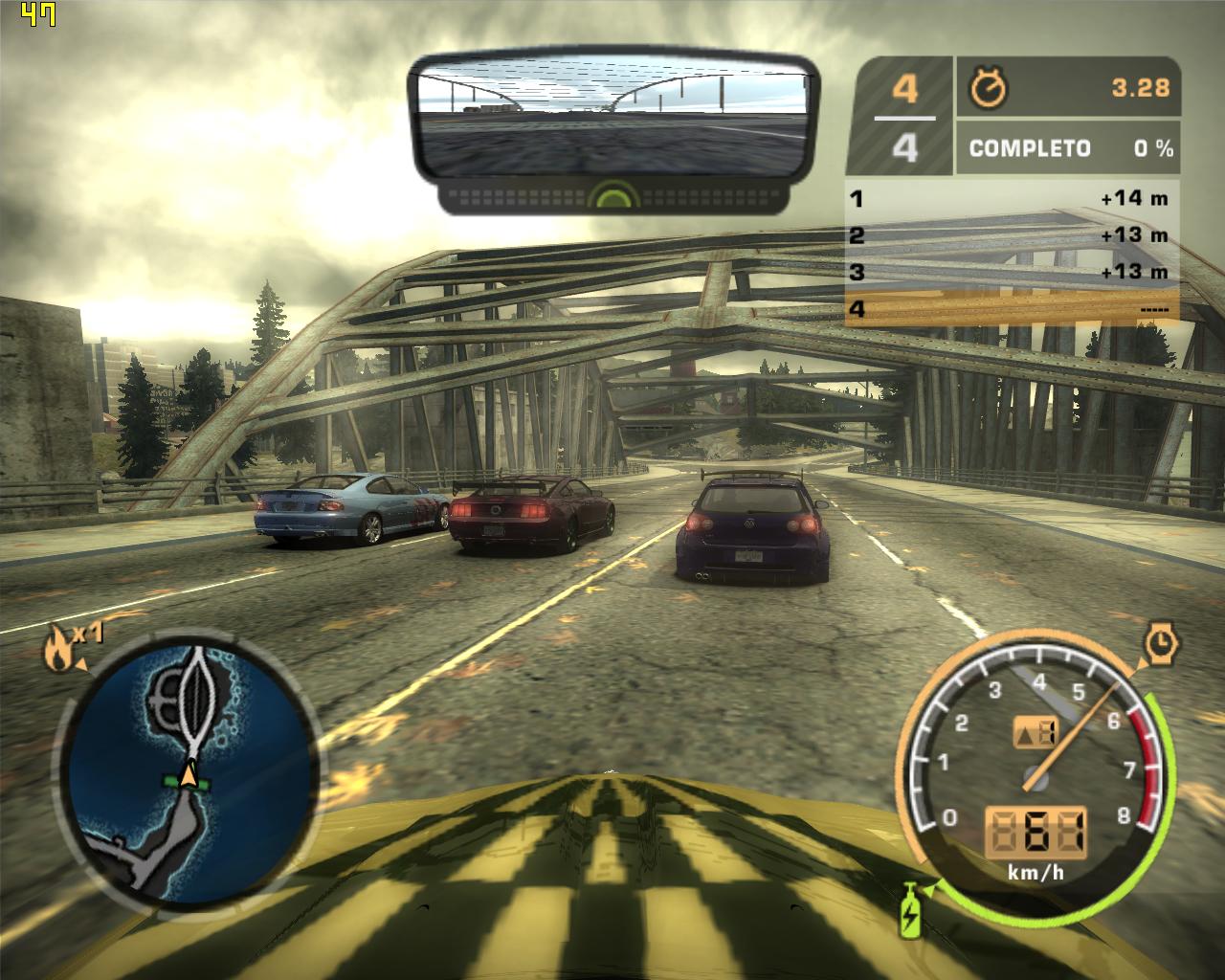This screenshot has height=980, width=1225.
Task: Click the police radar detector under the mirror
Action: [x=613, y=198]
